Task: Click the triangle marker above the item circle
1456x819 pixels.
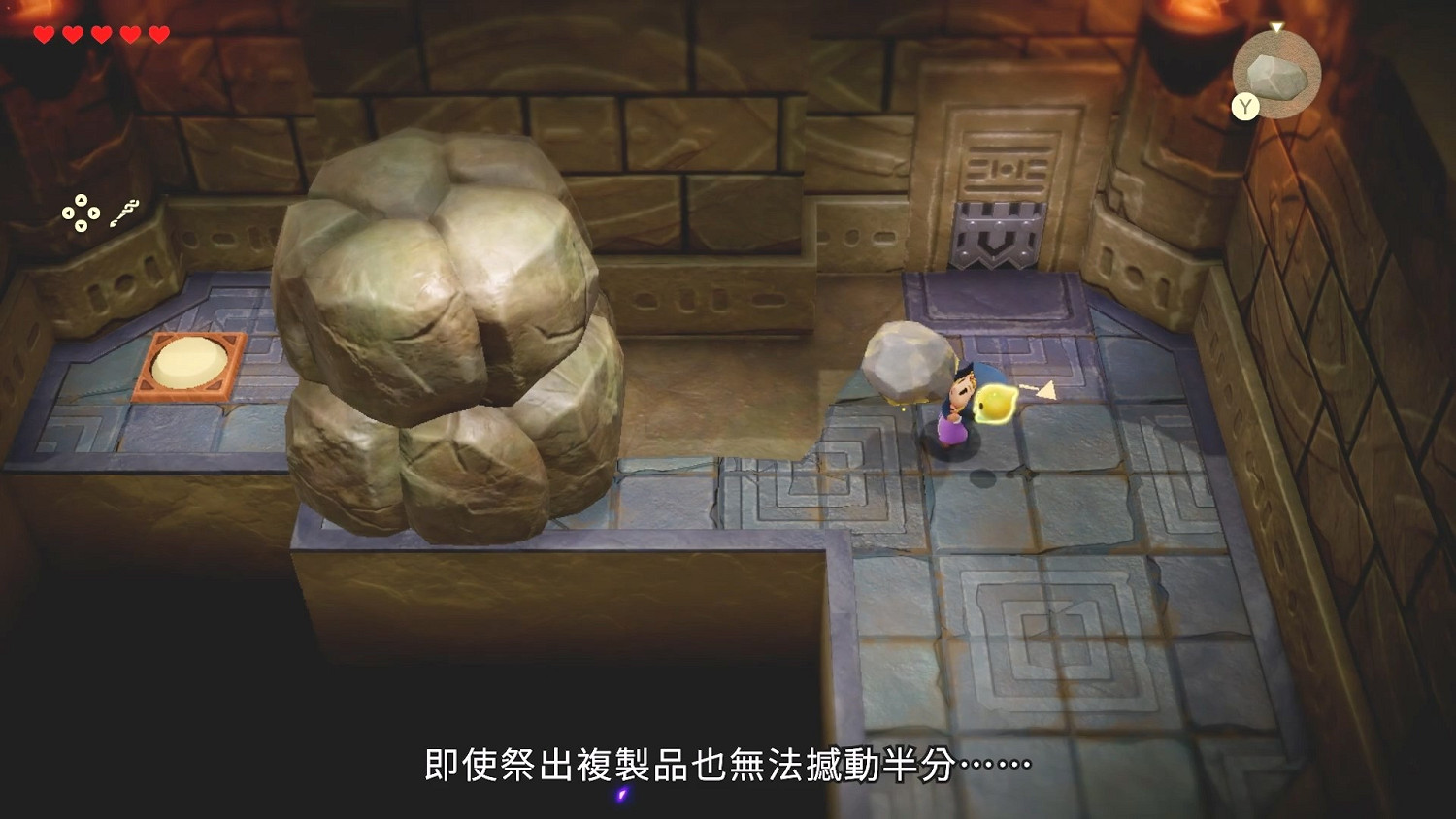Action: 1276,26
